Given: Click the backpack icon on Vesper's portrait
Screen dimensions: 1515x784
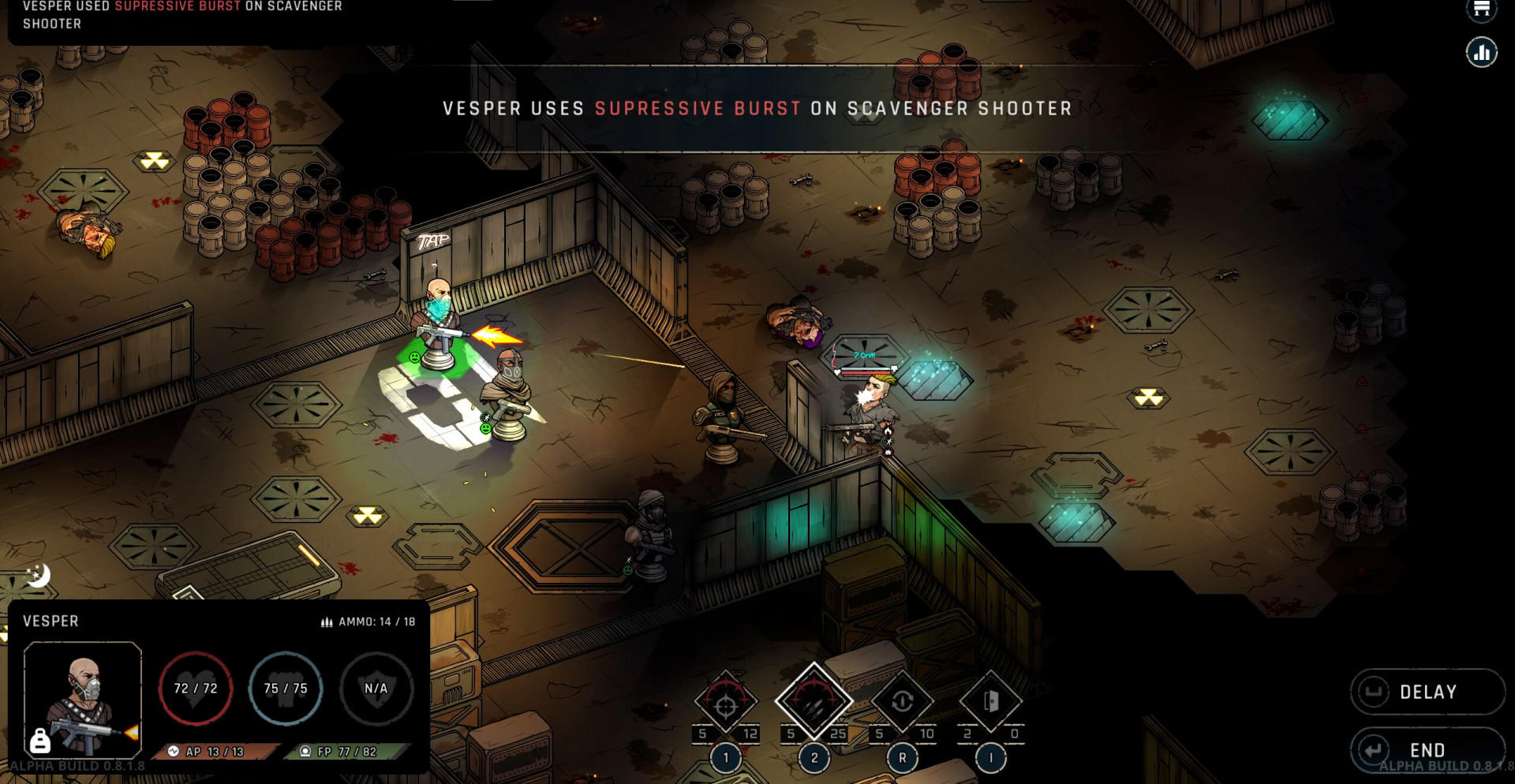Looking at the screenshot, I should pyautogui.click(x=39, y=741).
